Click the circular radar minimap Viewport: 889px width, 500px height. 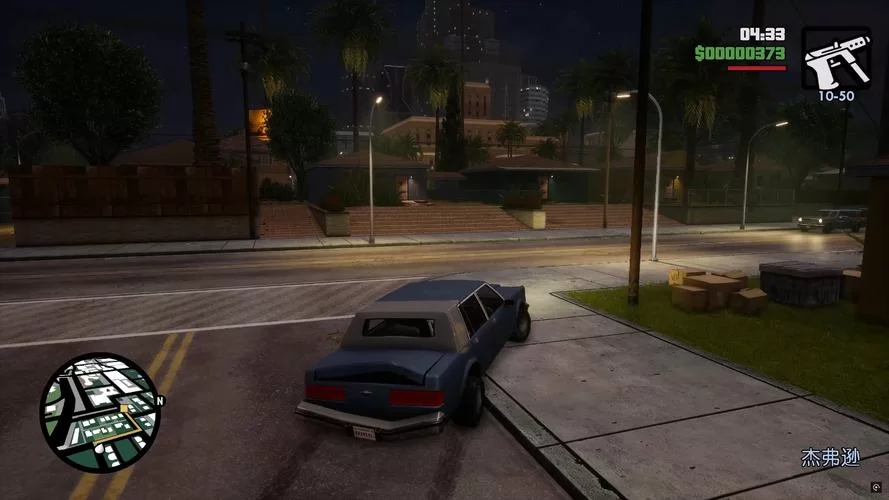[99, 412]
